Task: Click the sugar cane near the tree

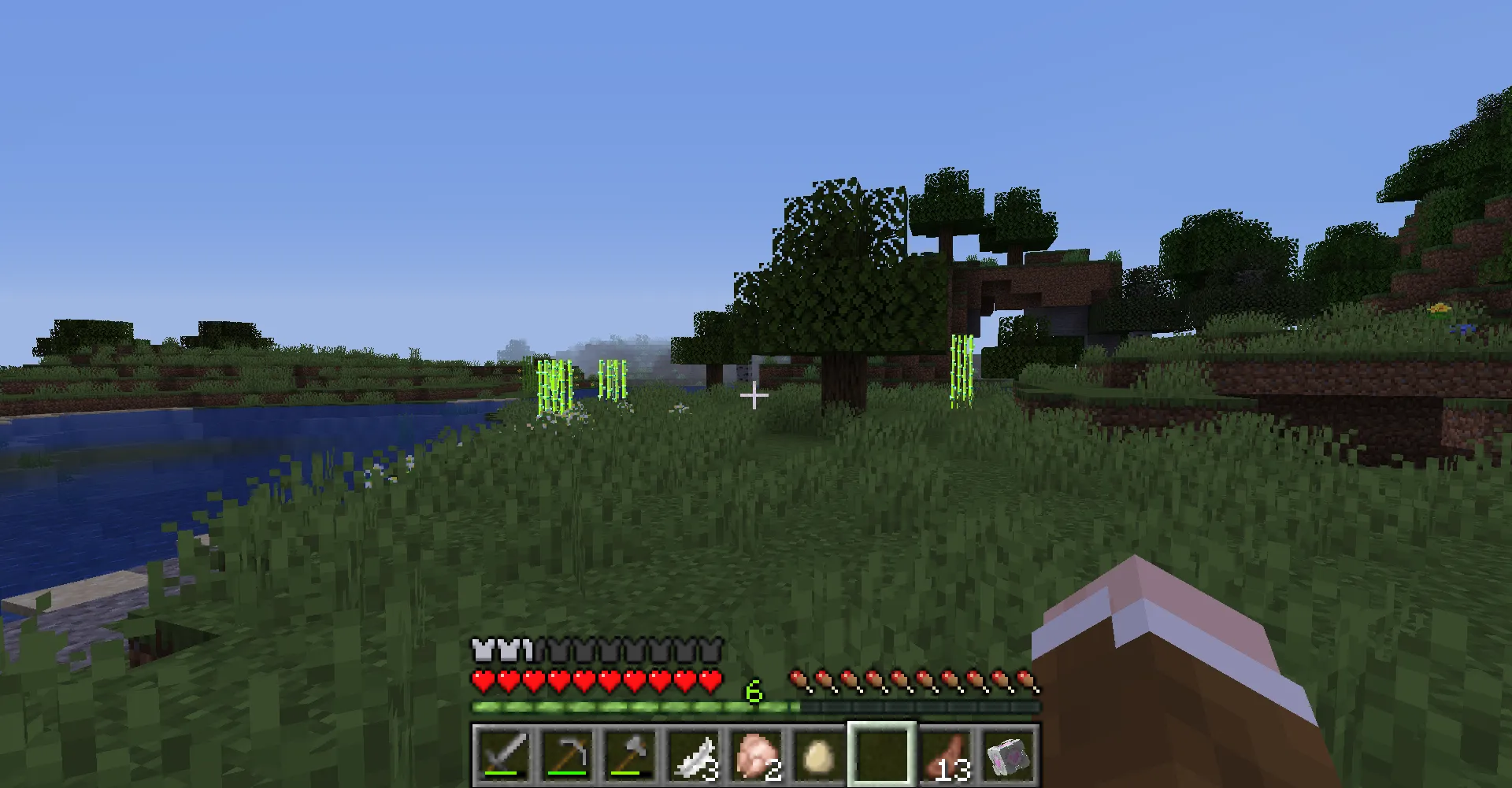Action: coord(962,370)
